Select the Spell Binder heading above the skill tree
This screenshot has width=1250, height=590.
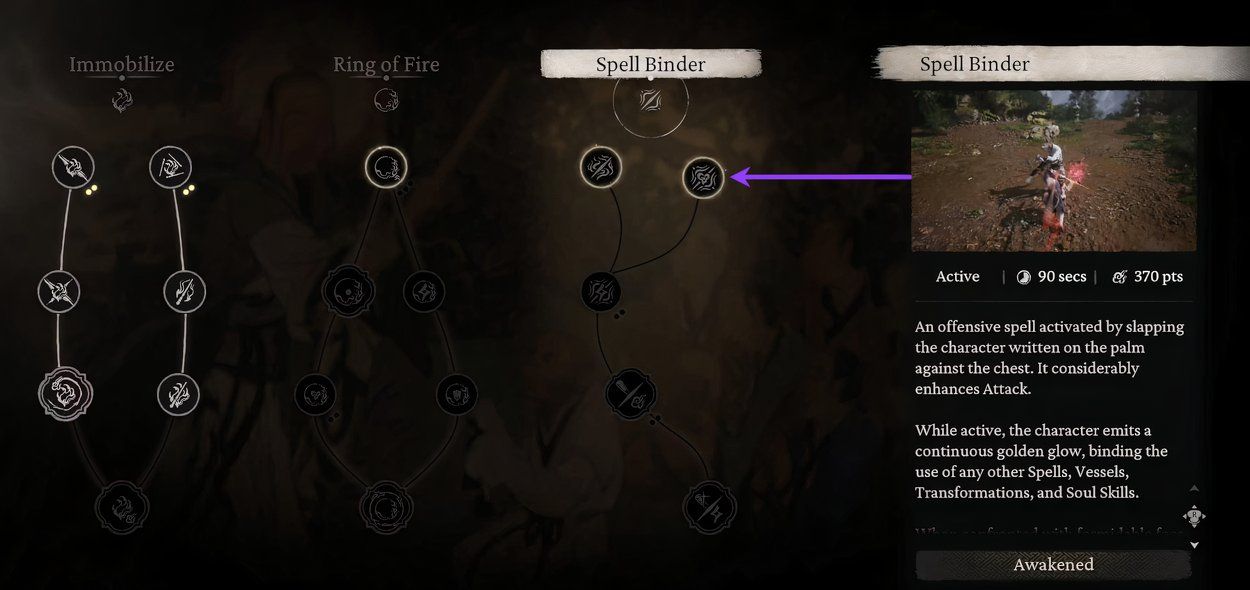click(x=650, y=65)
